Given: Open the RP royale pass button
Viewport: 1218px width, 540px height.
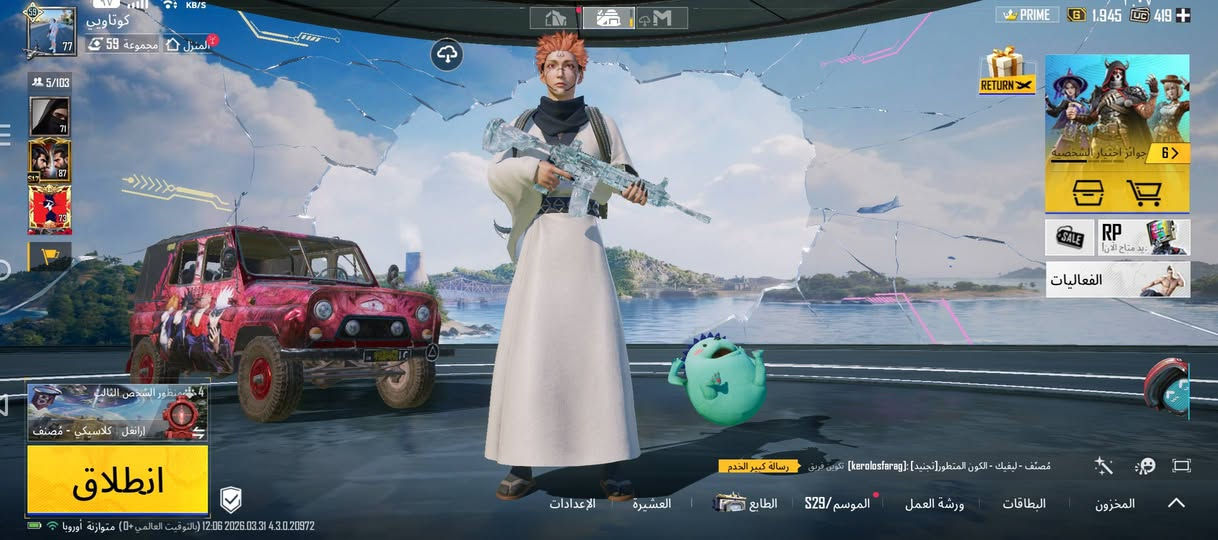Looking at the screenshot, I should (x=1144, y=237).
